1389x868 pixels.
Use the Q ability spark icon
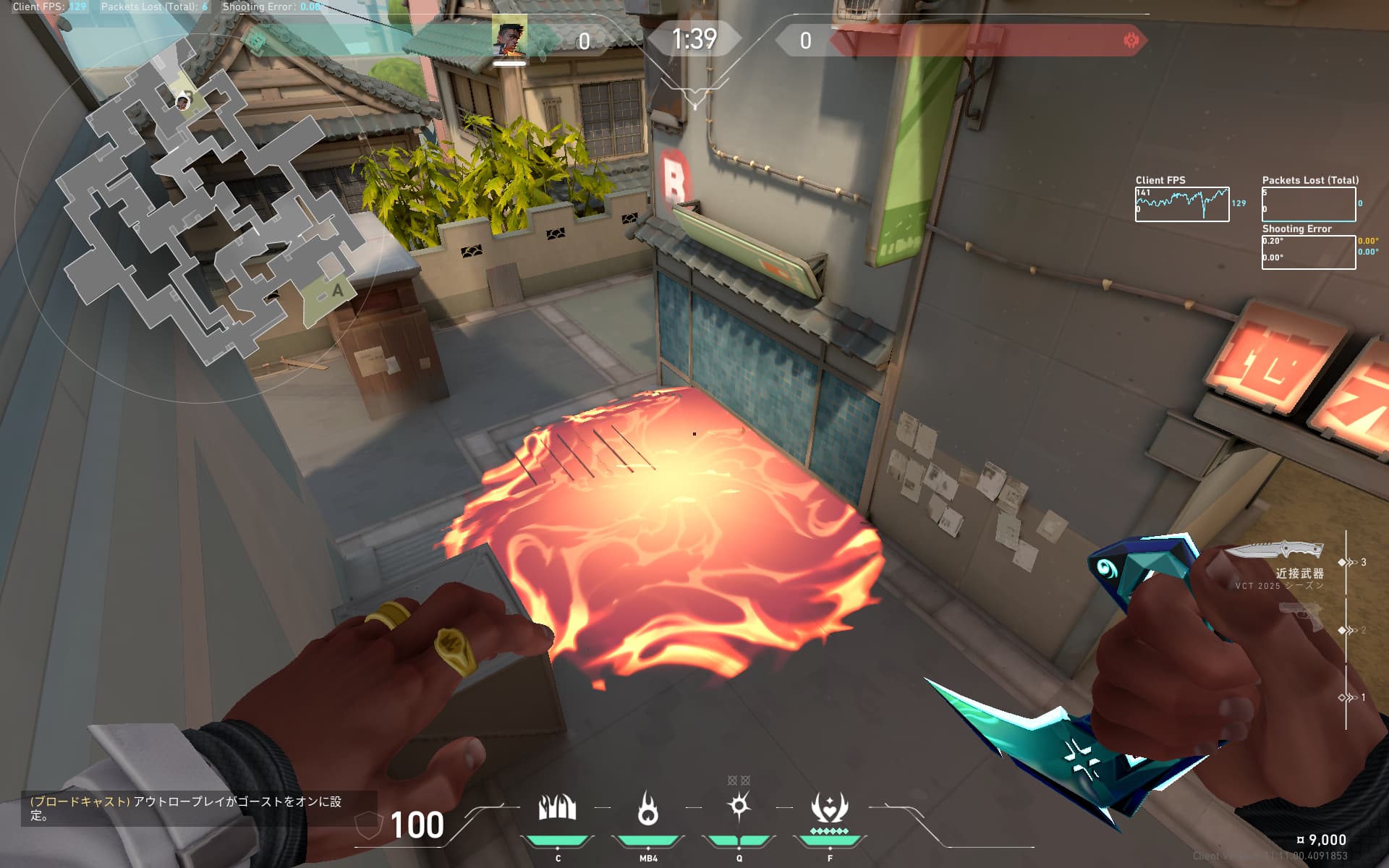739,807
